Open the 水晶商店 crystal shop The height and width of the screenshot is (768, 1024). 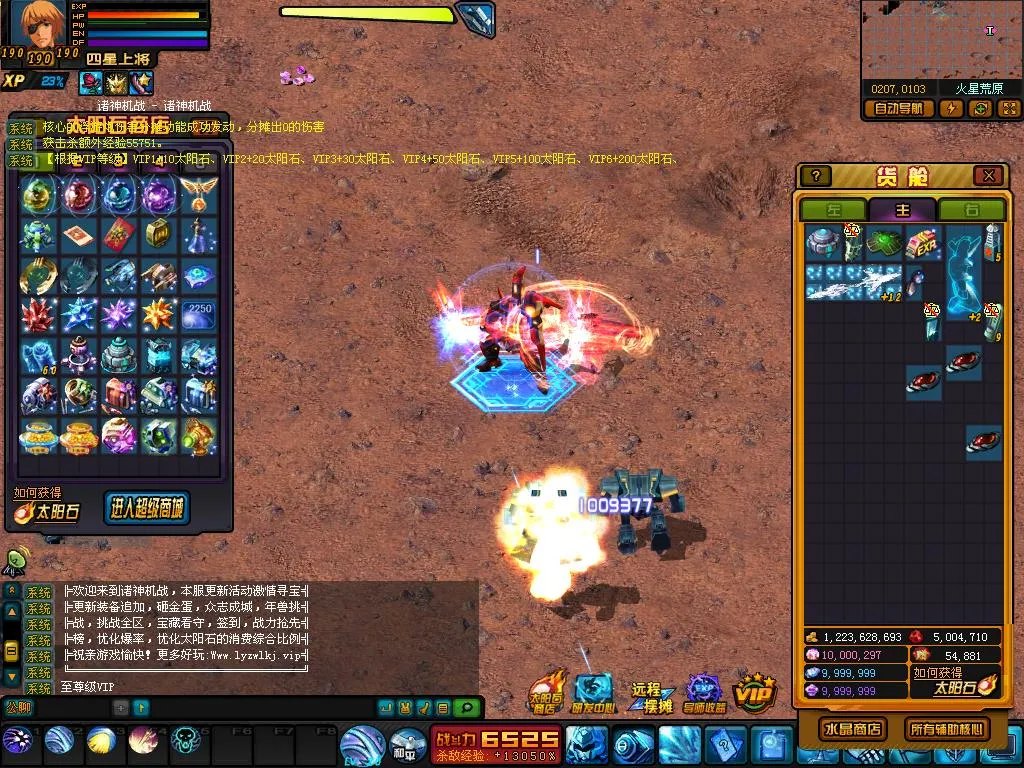coord(851,728)
